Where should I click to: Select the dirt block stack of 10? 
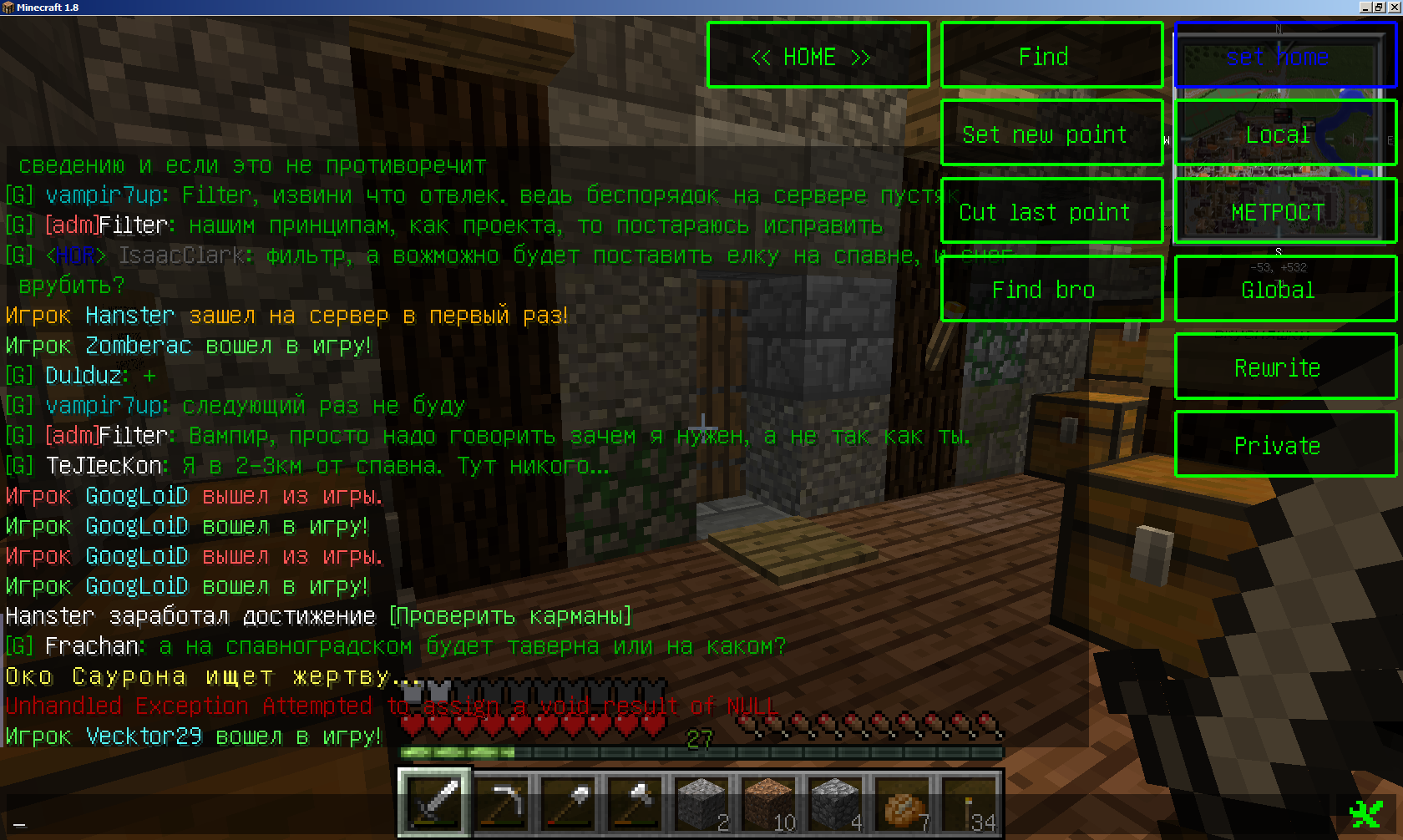click(x=769, y=803)
